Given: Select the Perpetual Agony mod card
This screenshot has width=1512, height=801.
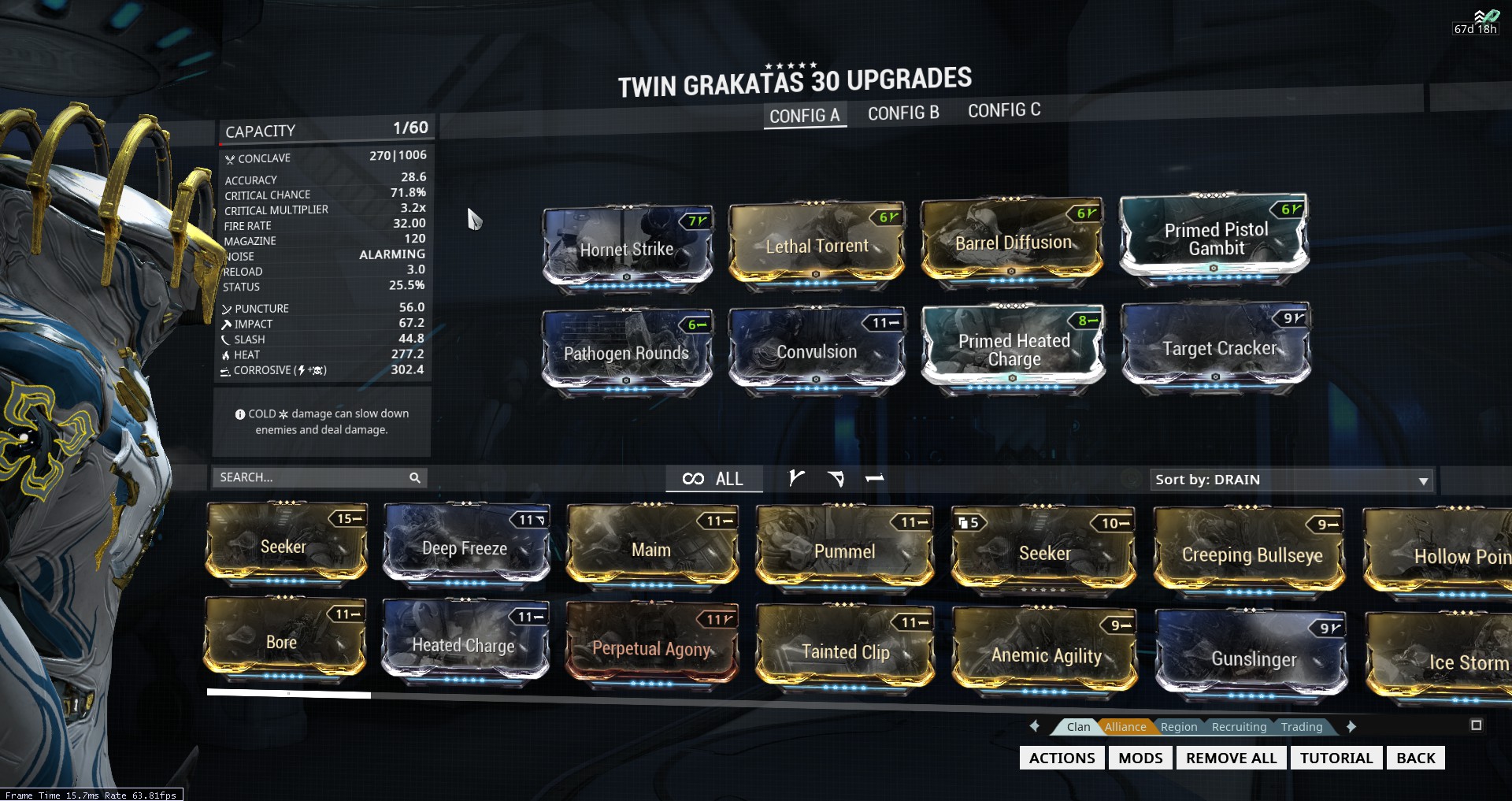Looking at the screenshot, I should point(651,648).
